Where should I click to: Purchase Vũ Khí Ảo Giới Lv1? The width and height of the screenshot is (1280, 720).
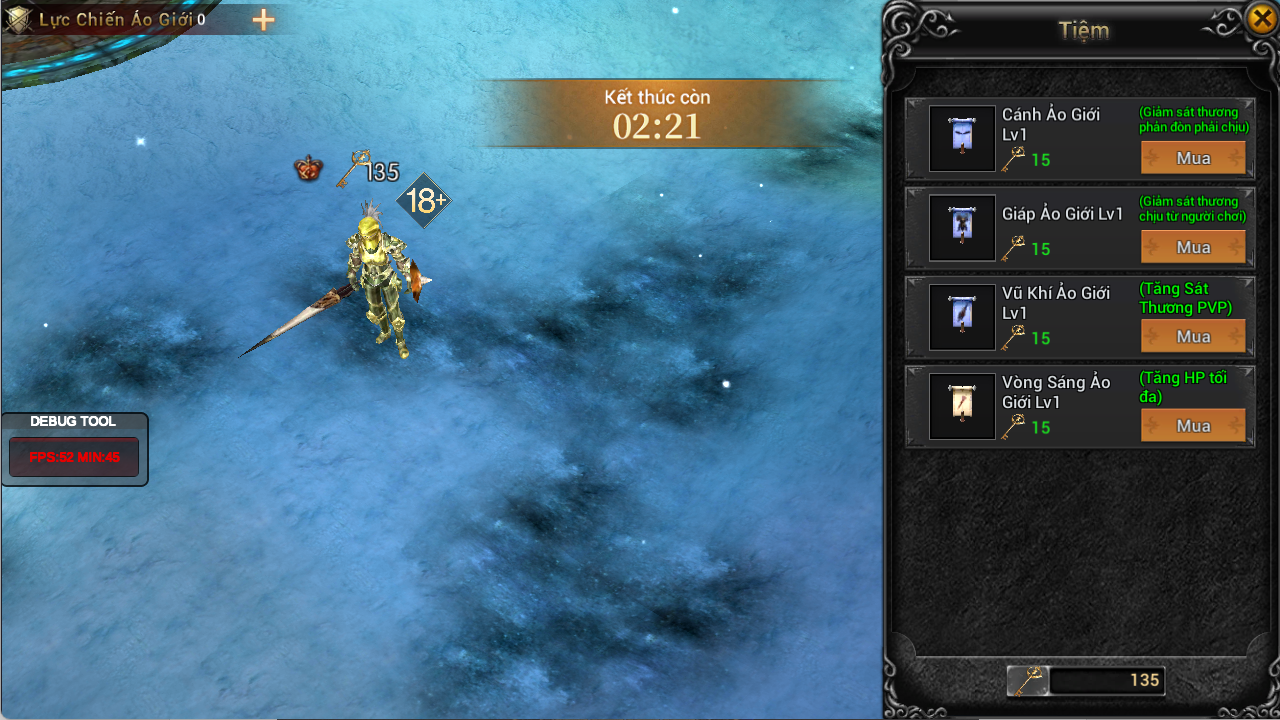click(x=1193, y=337)
